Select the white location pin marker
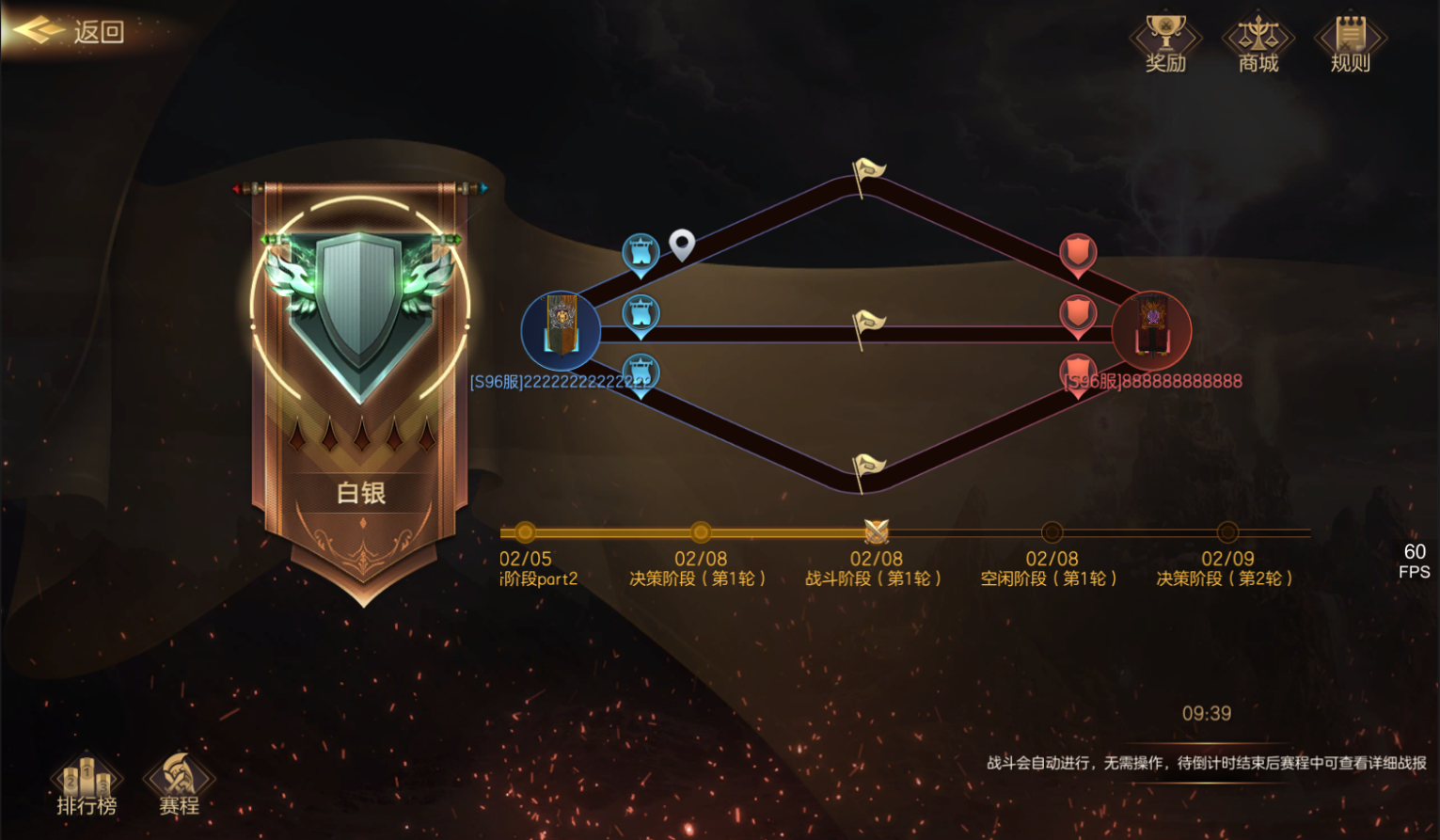The height and width of the screenshot is (840, 1440). click(x=682, y=245)
